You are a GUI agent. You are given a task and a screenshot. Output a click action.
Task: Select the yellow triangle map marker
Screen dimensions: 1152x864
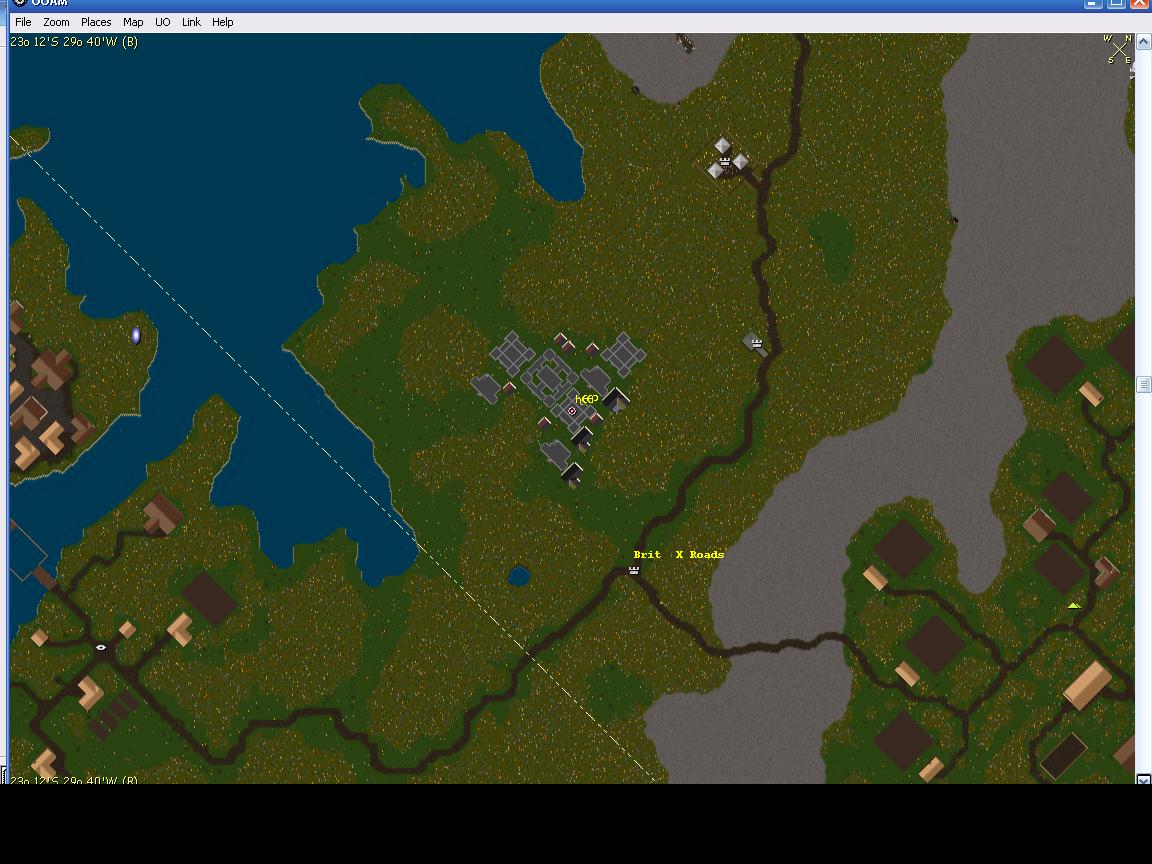click(1073, 605)
